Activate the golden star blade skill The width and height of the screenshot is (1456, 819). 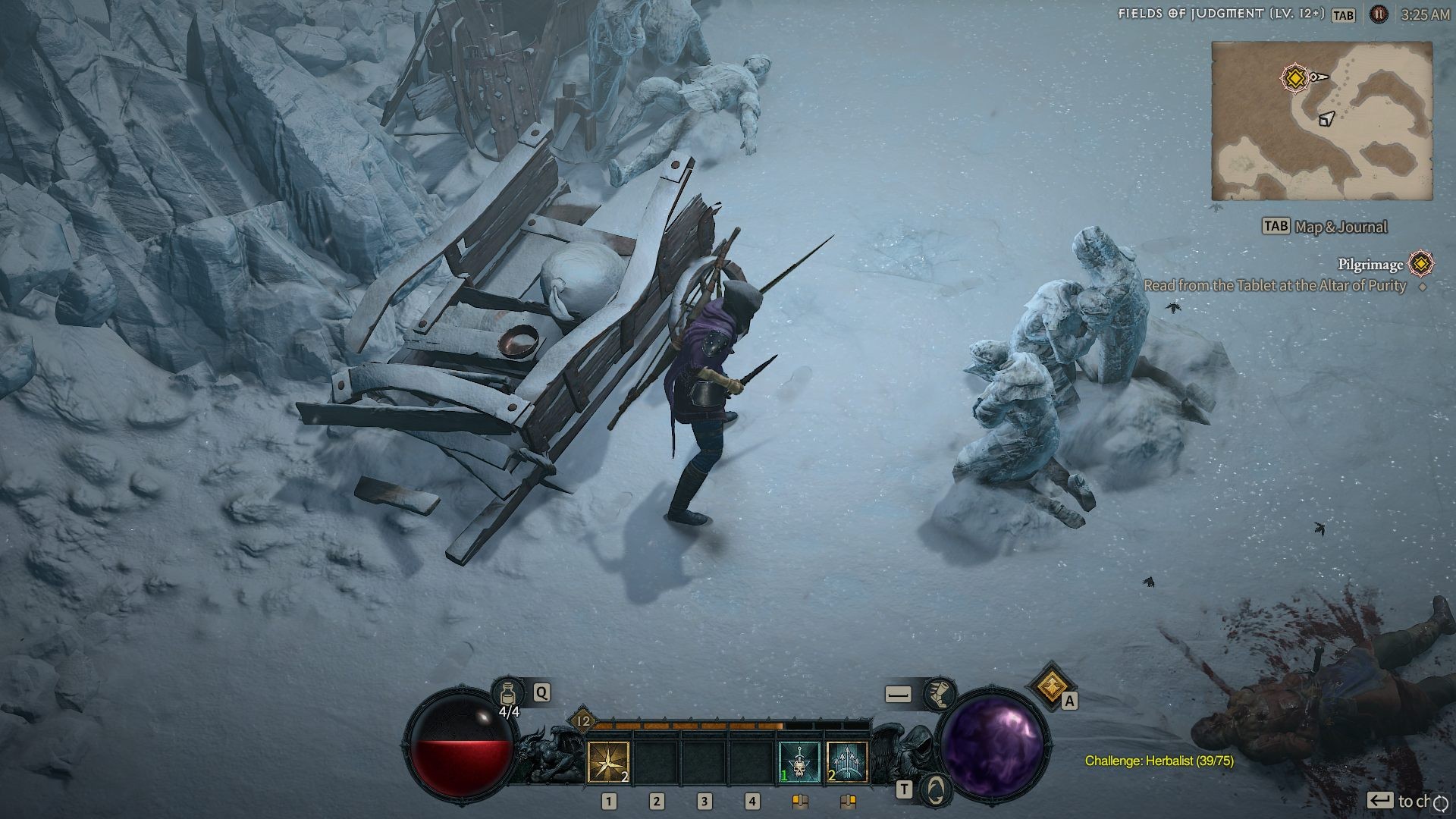(608, 762)
